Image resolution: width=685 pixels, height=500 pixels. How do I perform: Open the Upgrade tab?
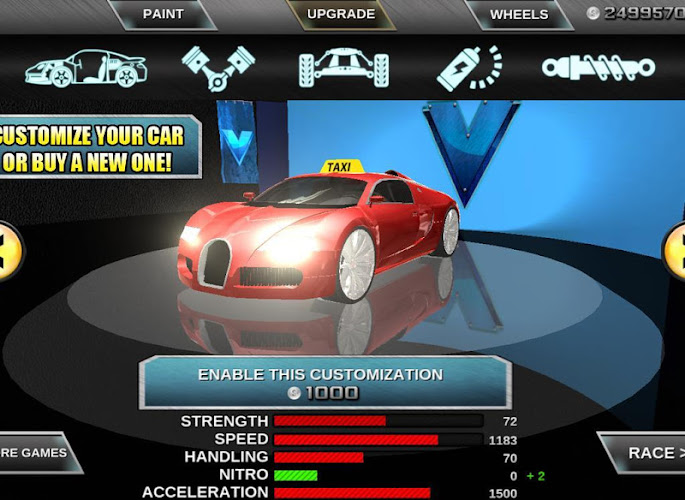(341, 14)
